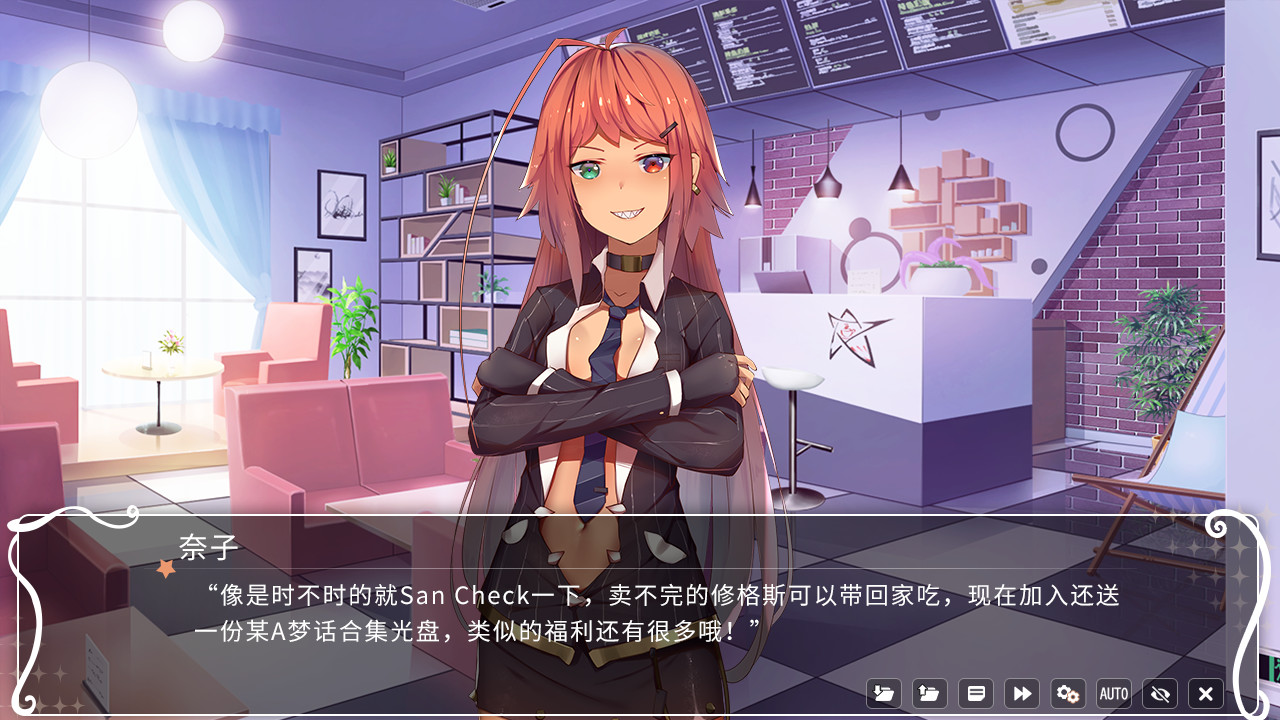Open the game settings via gears icon
This screenshot has width=1280, height=720.
(1067, 693)
